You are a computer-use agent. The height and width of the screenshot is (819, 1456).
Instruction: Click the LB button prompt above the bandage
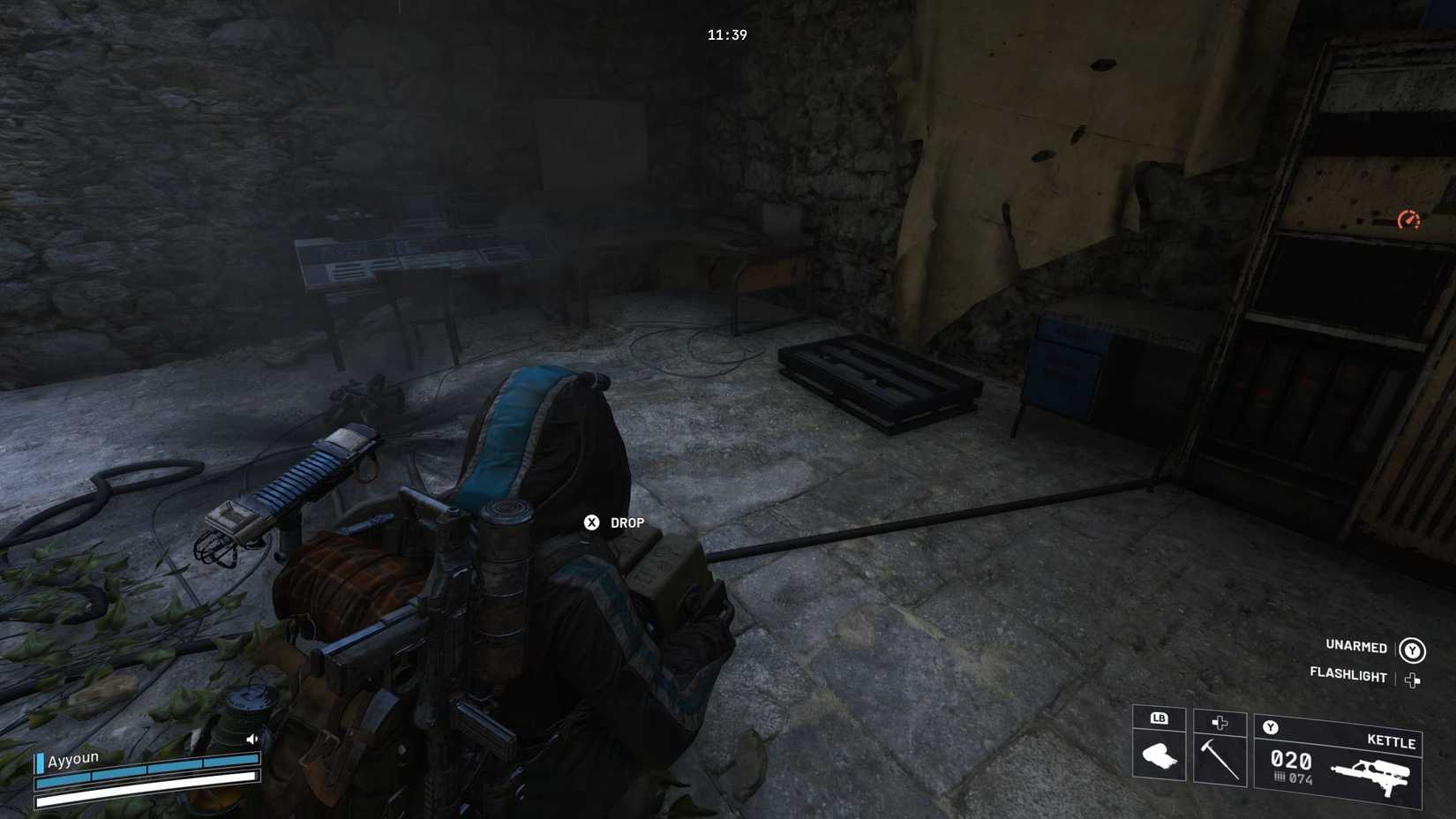(1158, 718)
